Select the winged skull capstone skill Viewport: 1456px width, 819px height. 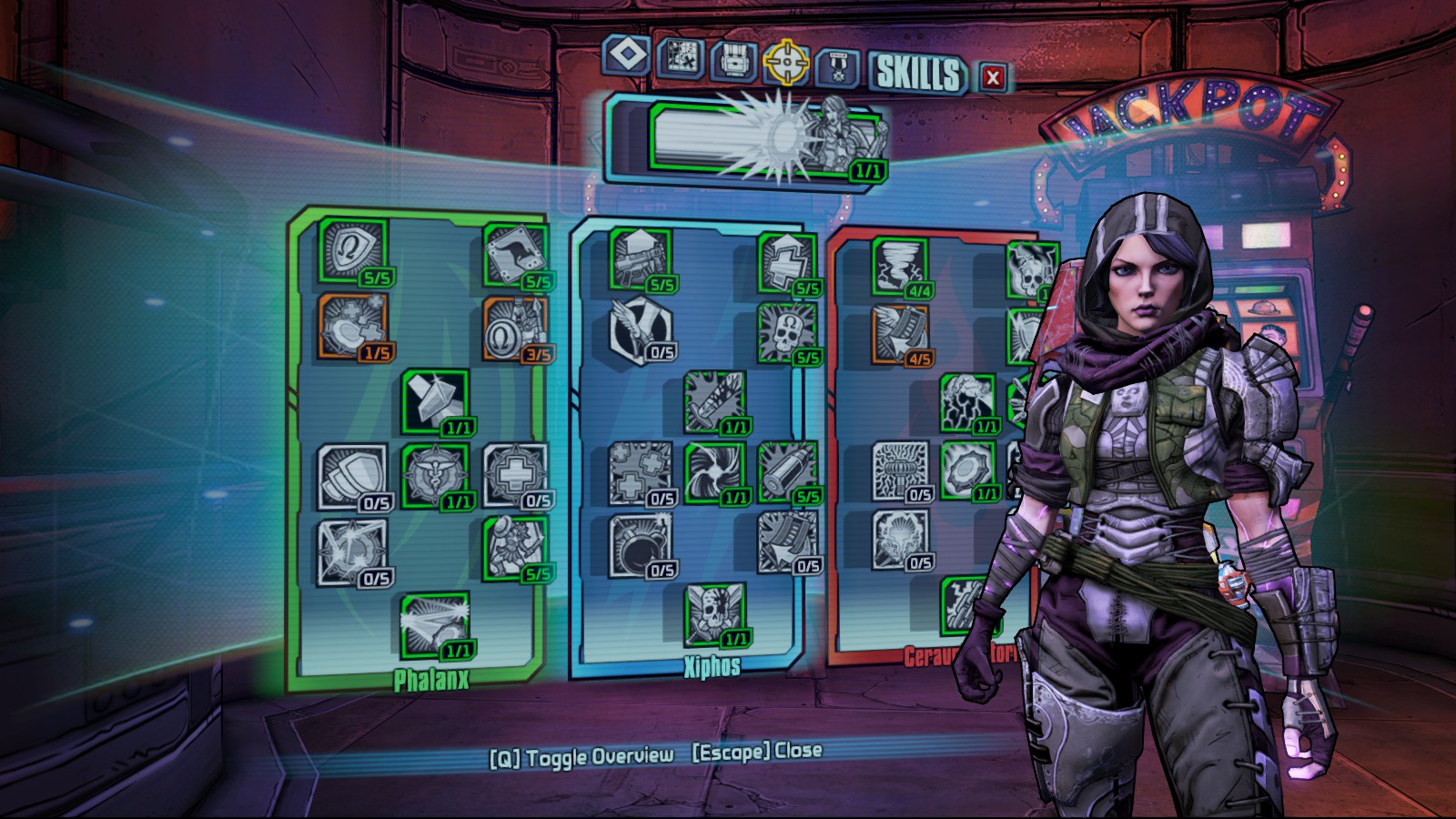pos(715,614)
